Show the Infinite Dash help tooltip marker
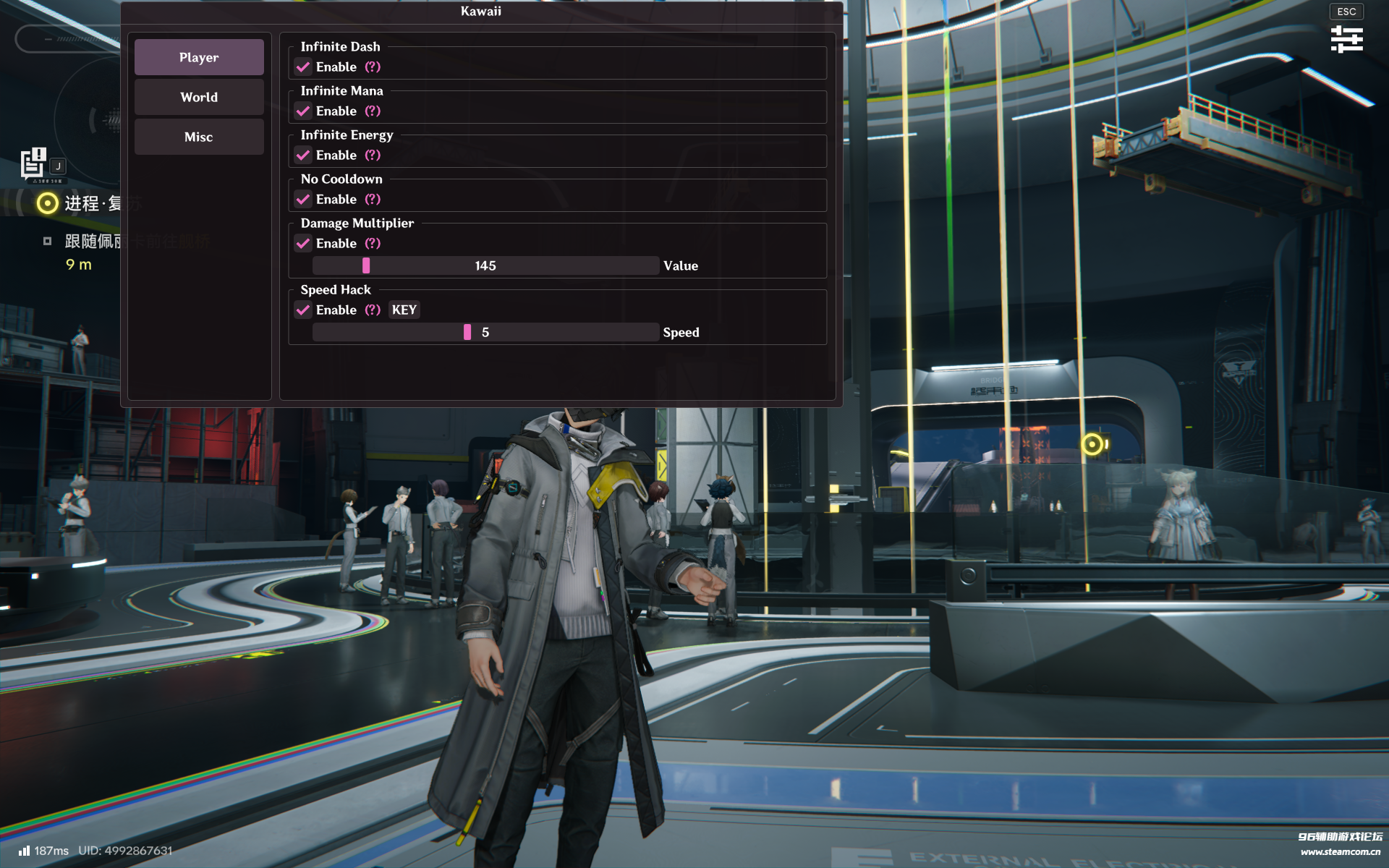Image resolution: width=1389 pixels, height=868 pixels. [x=373, y=67]
